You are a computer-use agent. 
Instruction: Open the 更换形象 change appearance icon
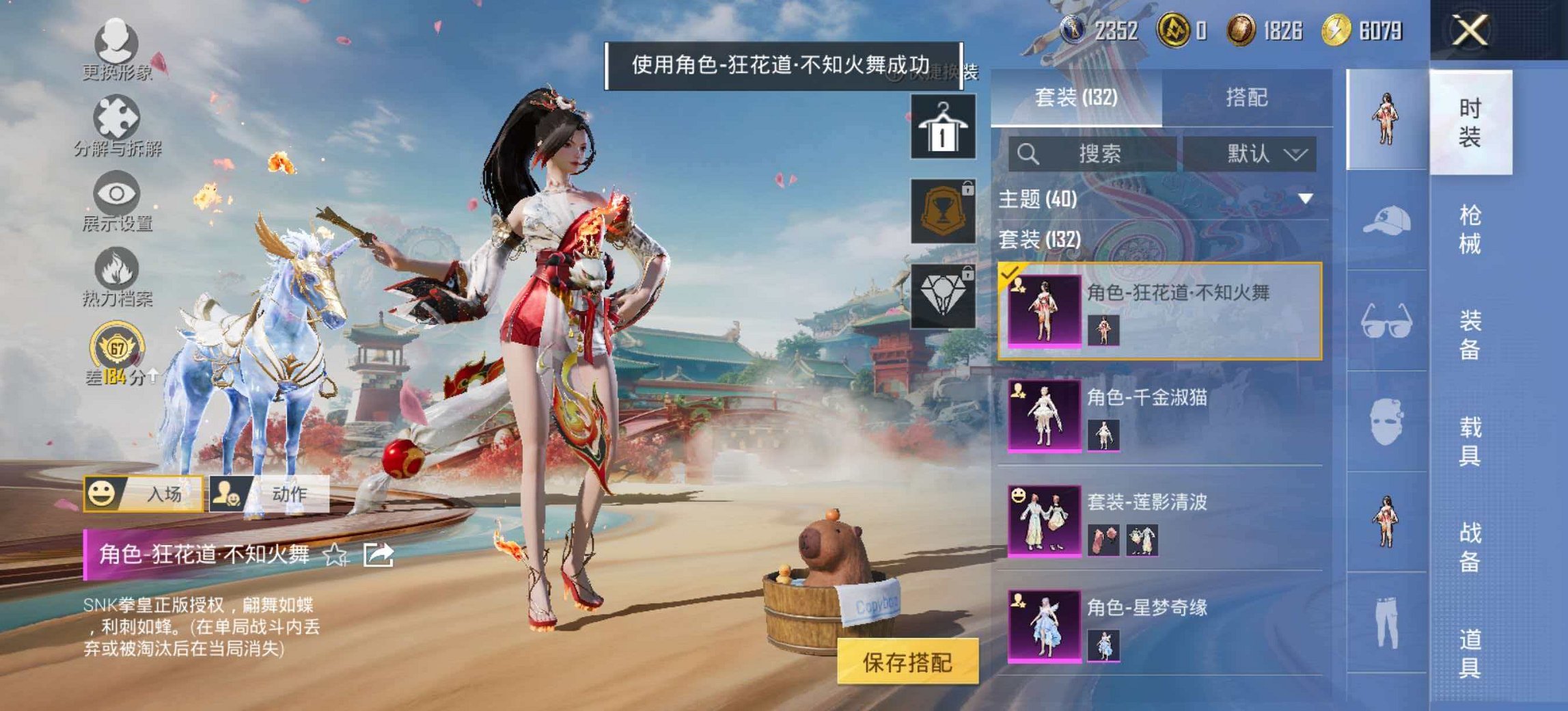point(116,41)
